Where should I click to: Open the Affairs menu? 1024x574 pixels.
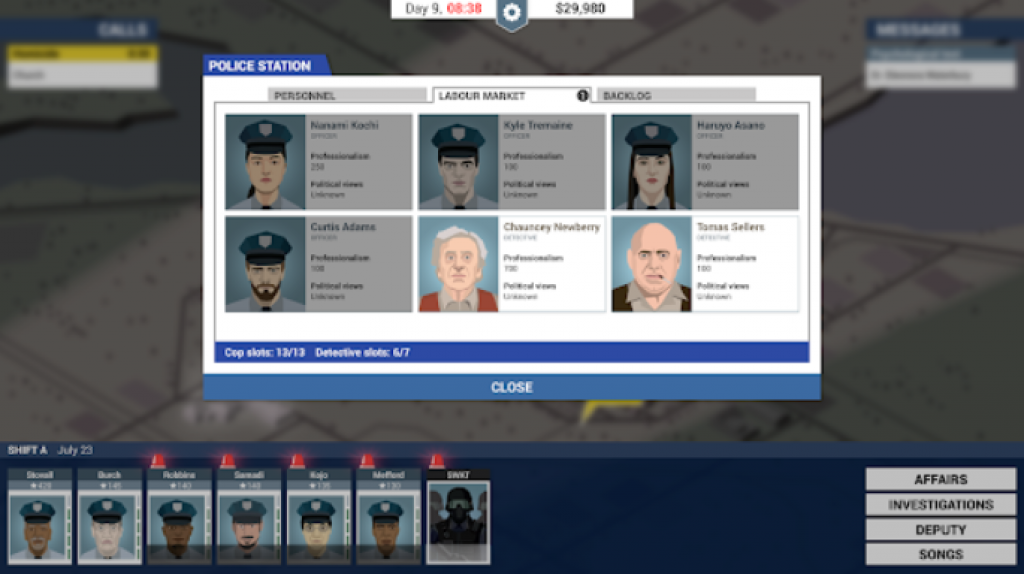940,479
